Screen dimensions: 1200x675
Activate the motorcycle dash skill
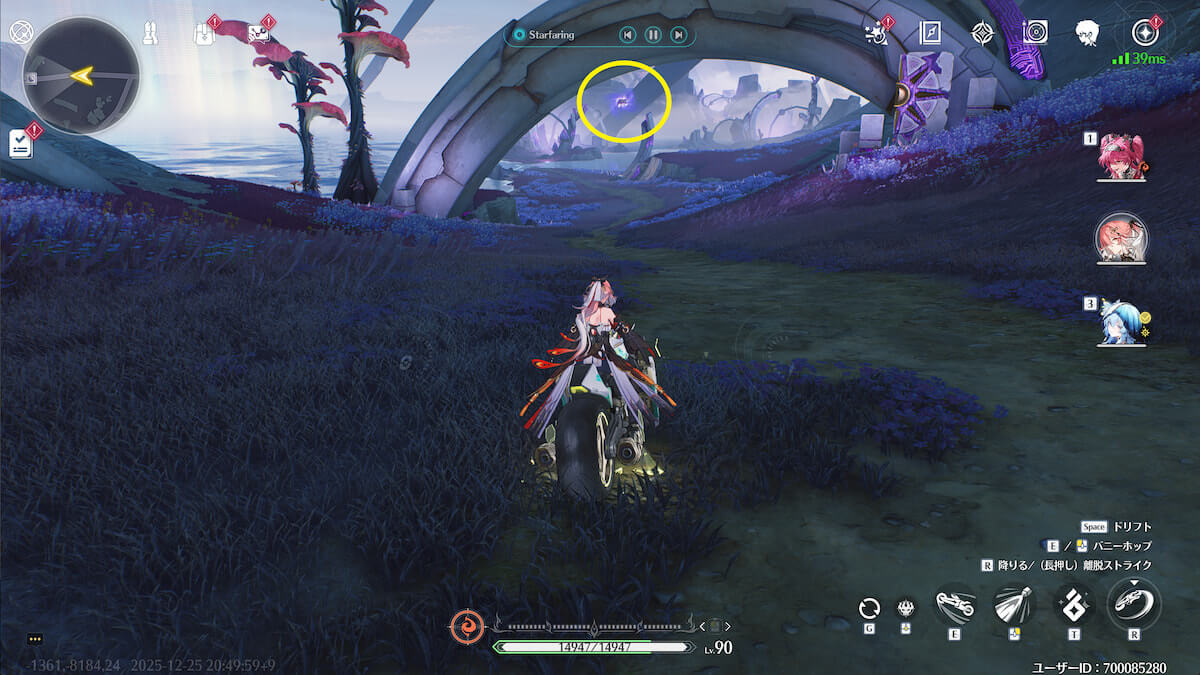(x=955, y=604)
